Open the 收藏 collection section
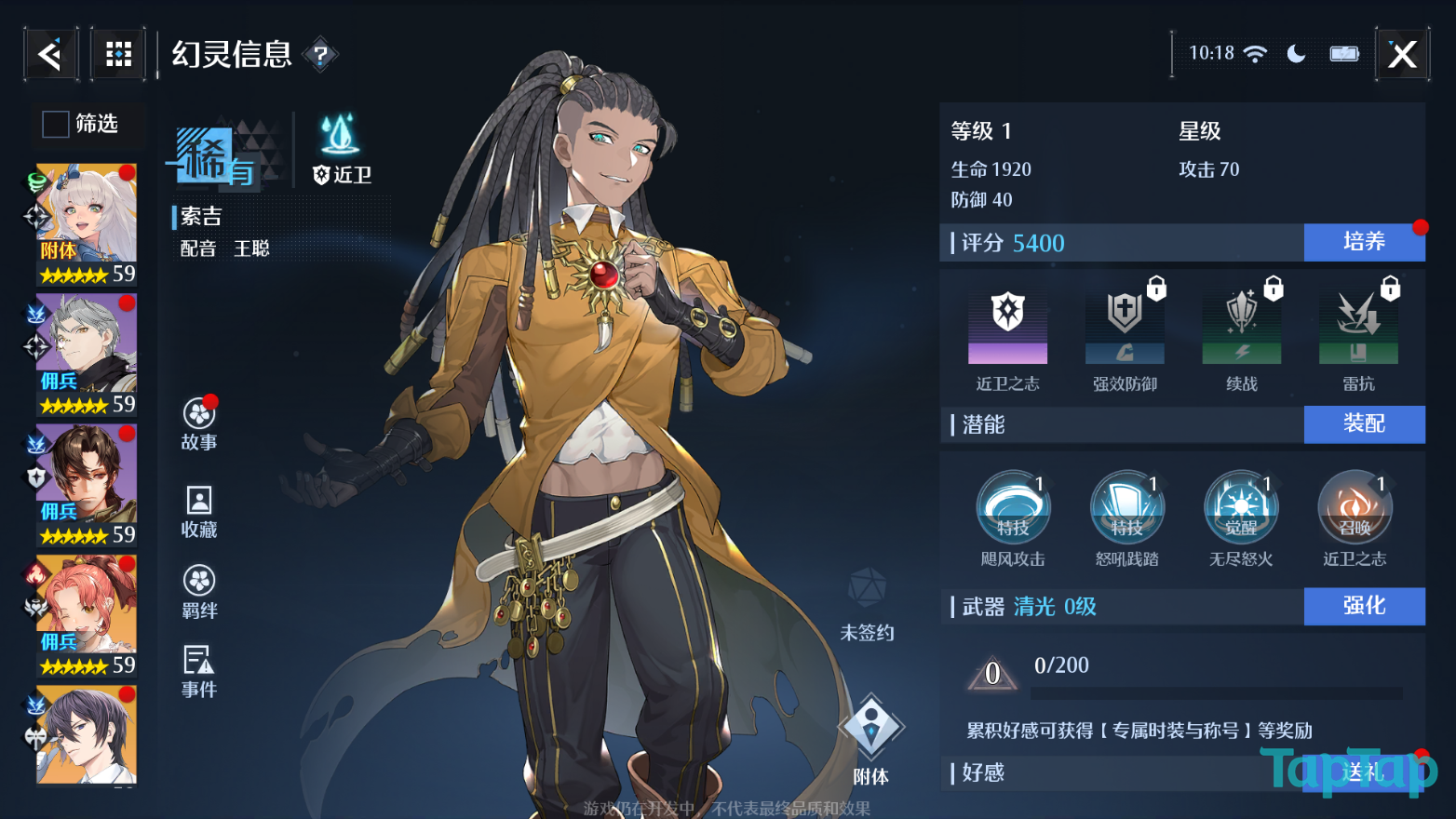The width and height of the screenshot is (1456, 819). click(199, 511)
